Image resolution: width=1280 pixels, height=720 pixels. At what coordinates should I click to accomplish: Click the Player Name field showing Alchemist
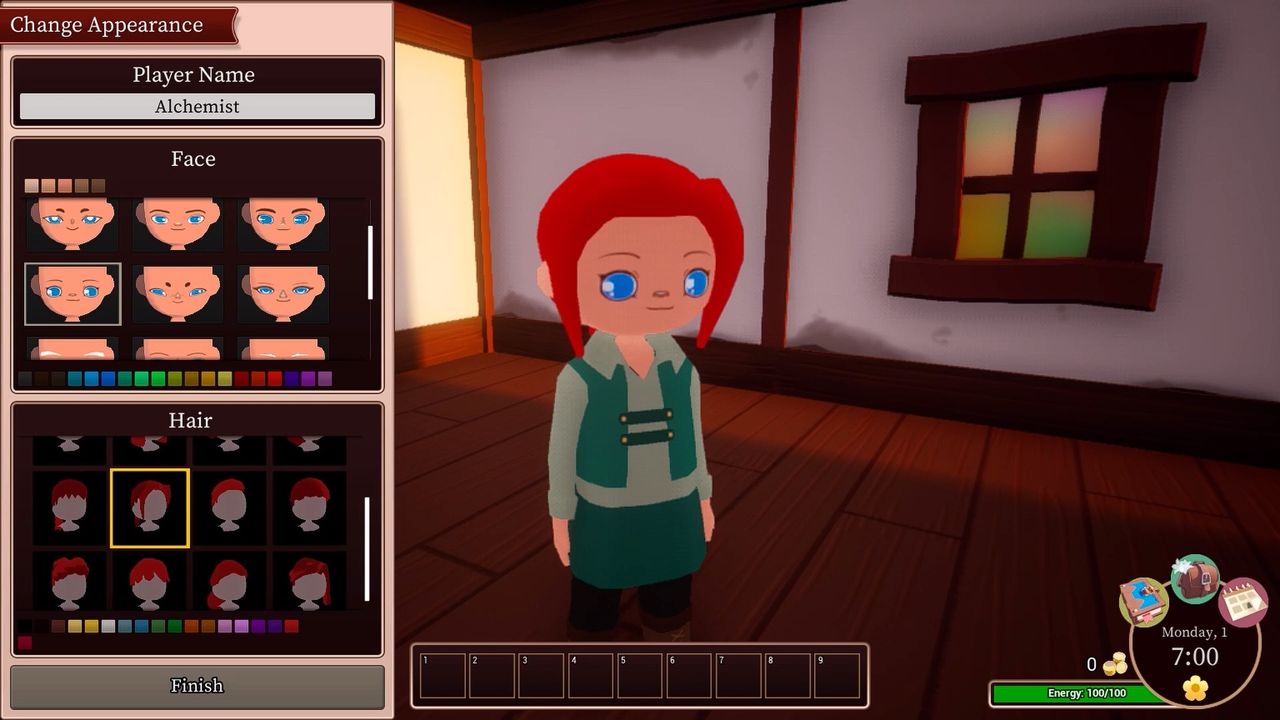[x=196, y=106]
